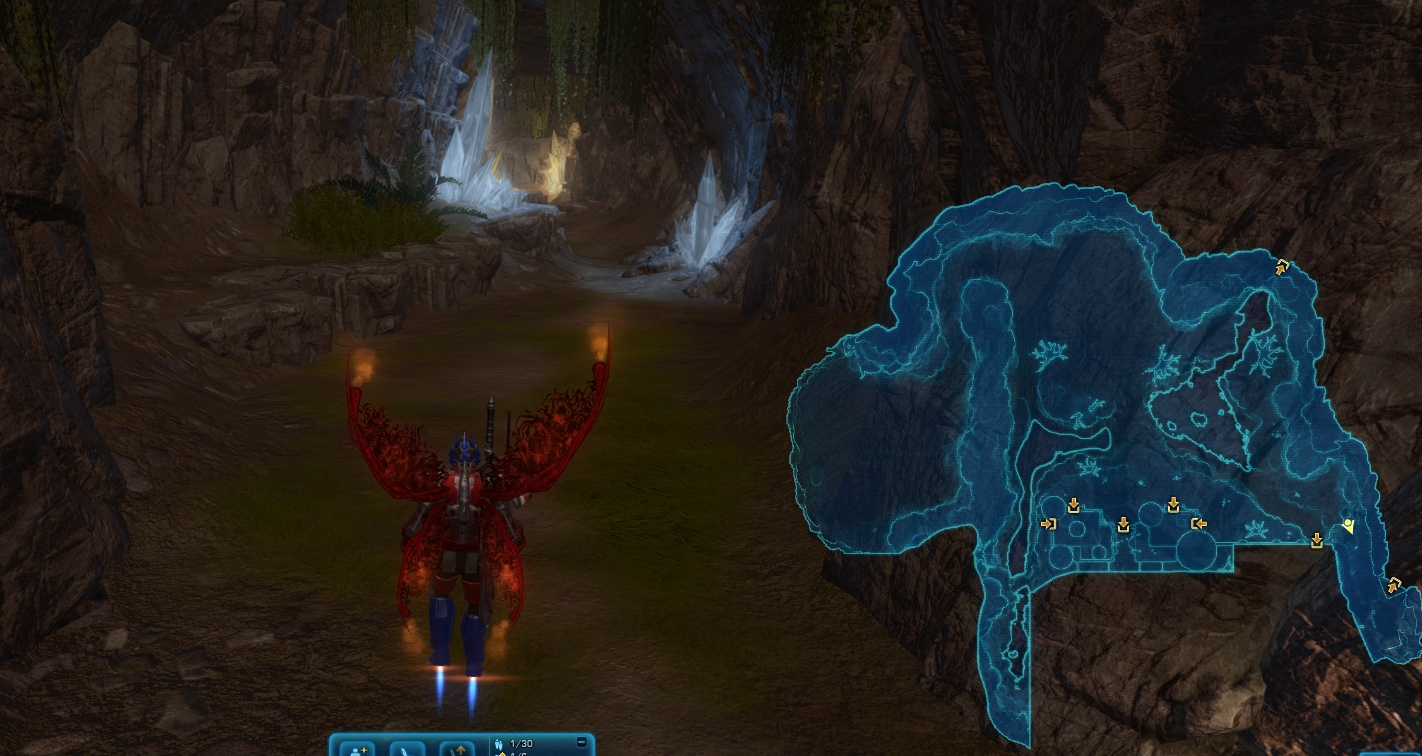This screenshot has height=756, width=1422.
Task: Select the left-pointing arrow door marker on the map
Action: (1199, 523)
